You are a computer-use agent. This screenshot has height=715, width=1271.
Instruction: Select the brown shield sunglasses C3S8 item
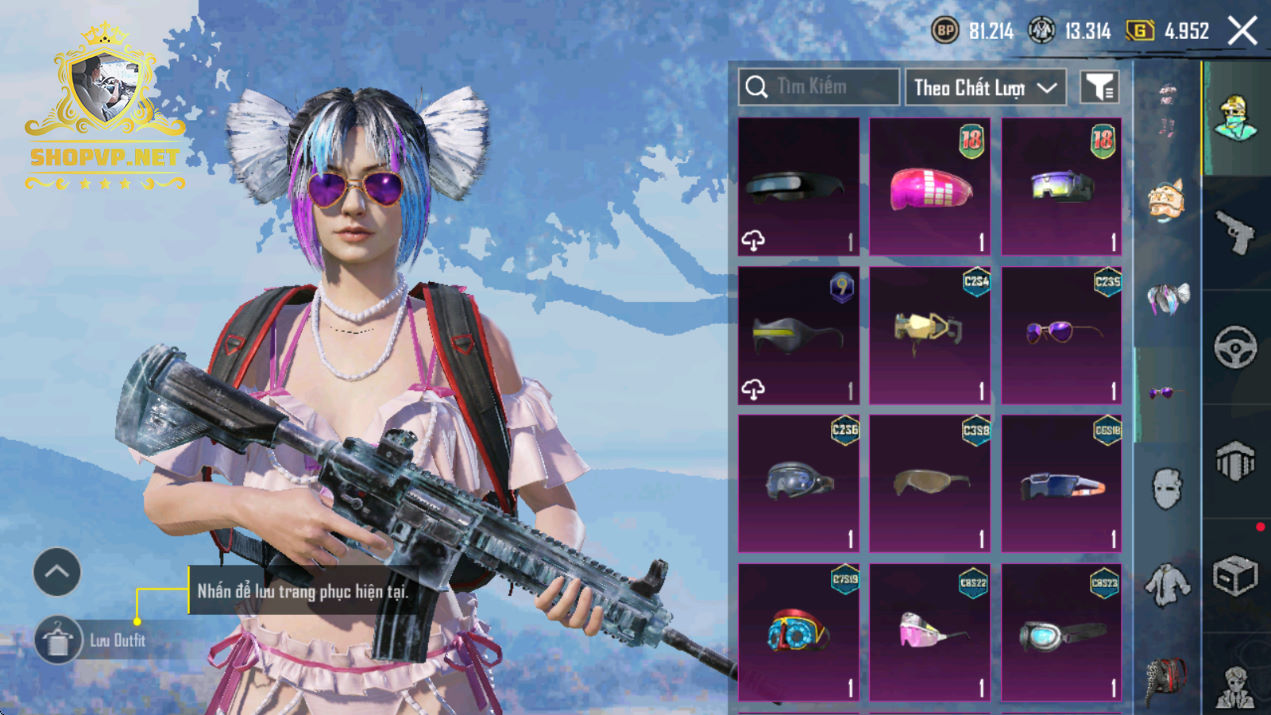point(929,484)
